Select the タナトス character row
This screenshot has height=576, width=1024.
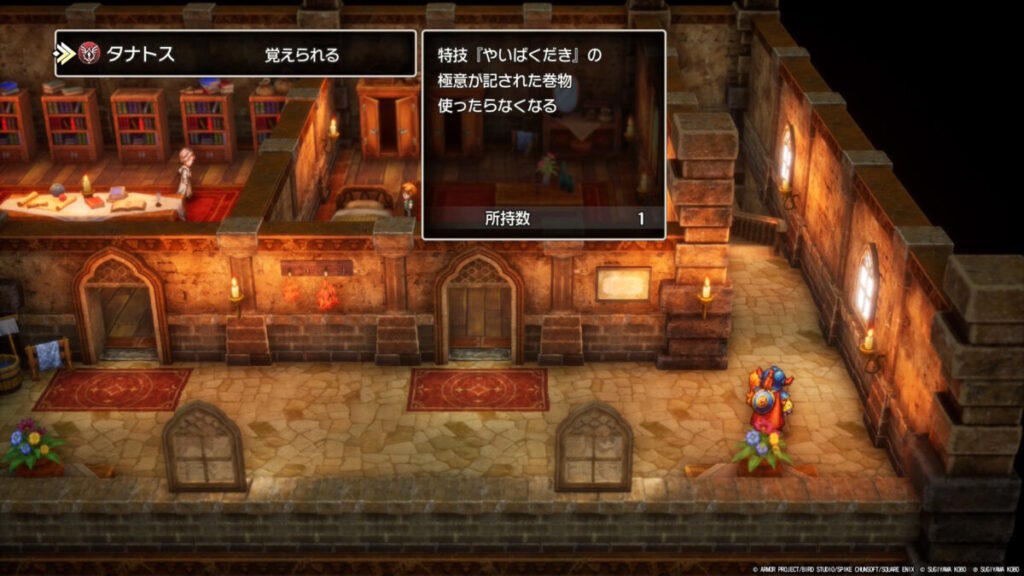point(235,54)
